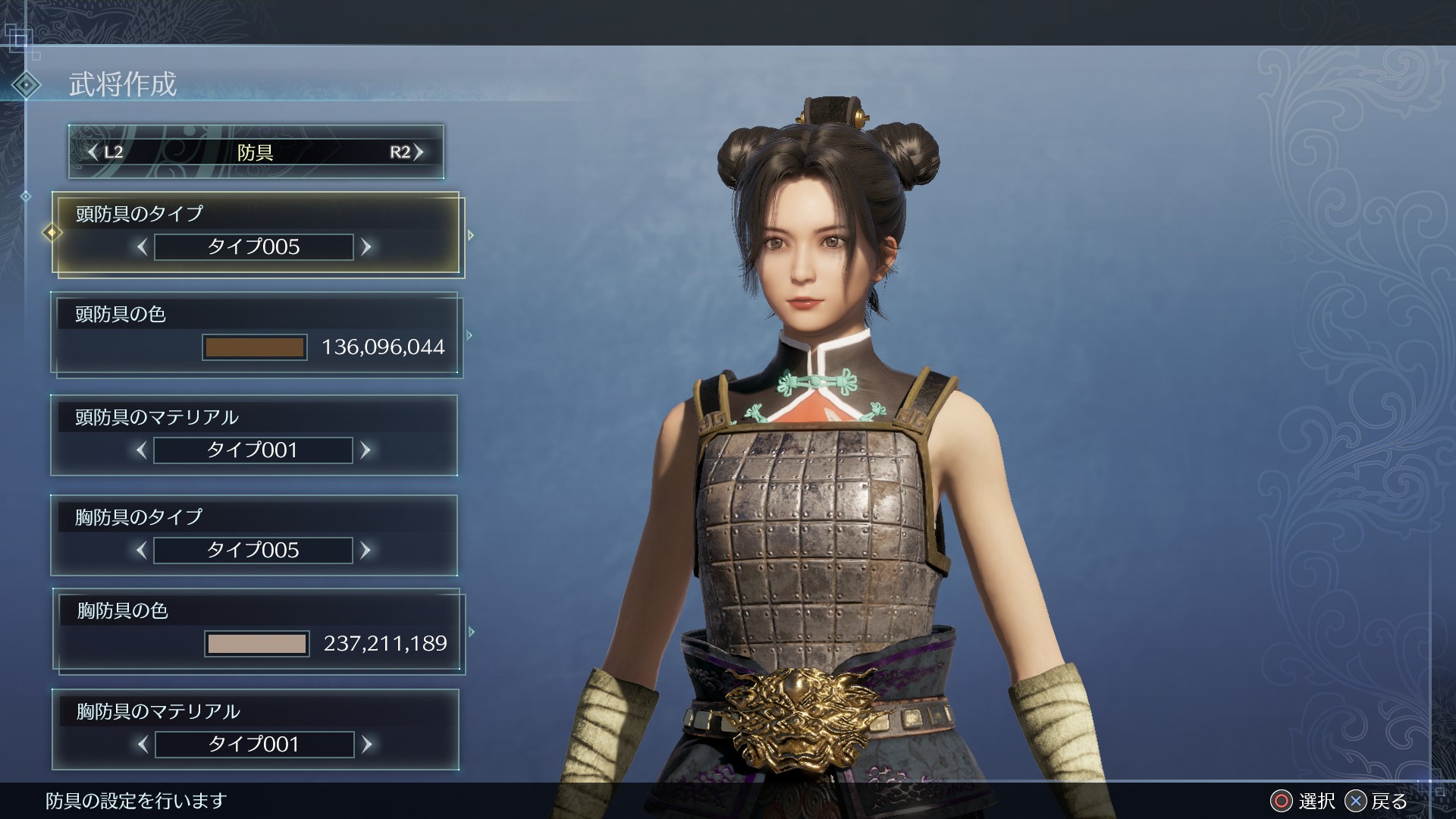Click the side arrow next to 頭防具の色 panel
This screenshot has width=1456, height=819.
pyautogui.click(x=468, y=334)
